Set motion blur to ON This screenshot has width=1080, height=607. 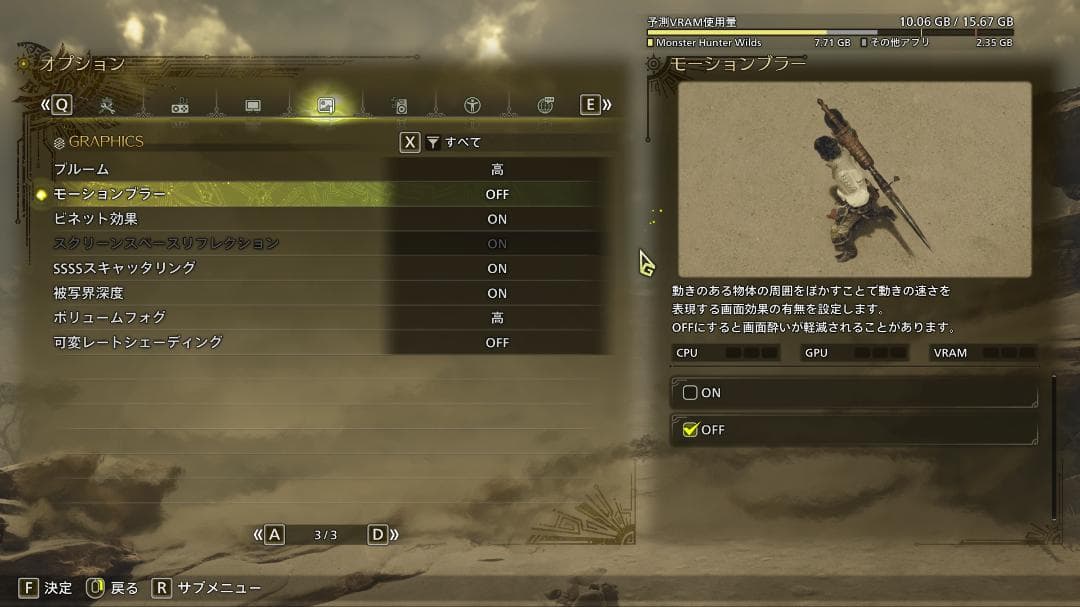855,393
